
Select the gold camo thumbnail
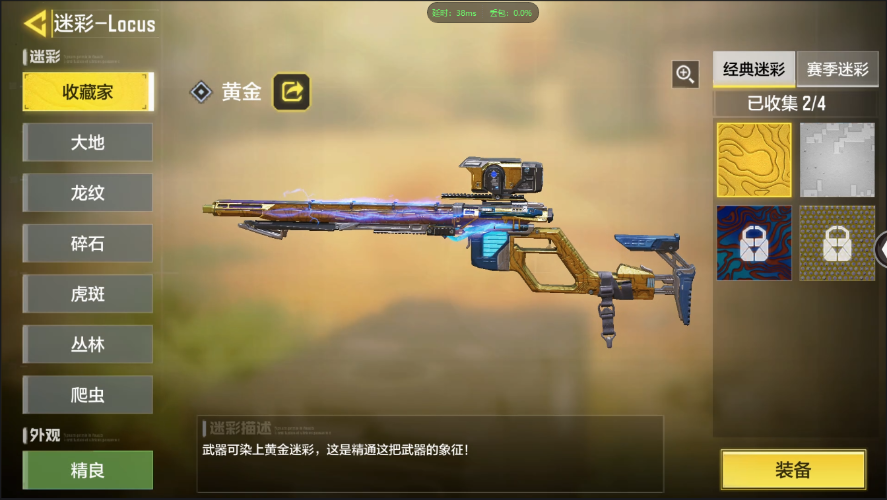click(754, 160)
